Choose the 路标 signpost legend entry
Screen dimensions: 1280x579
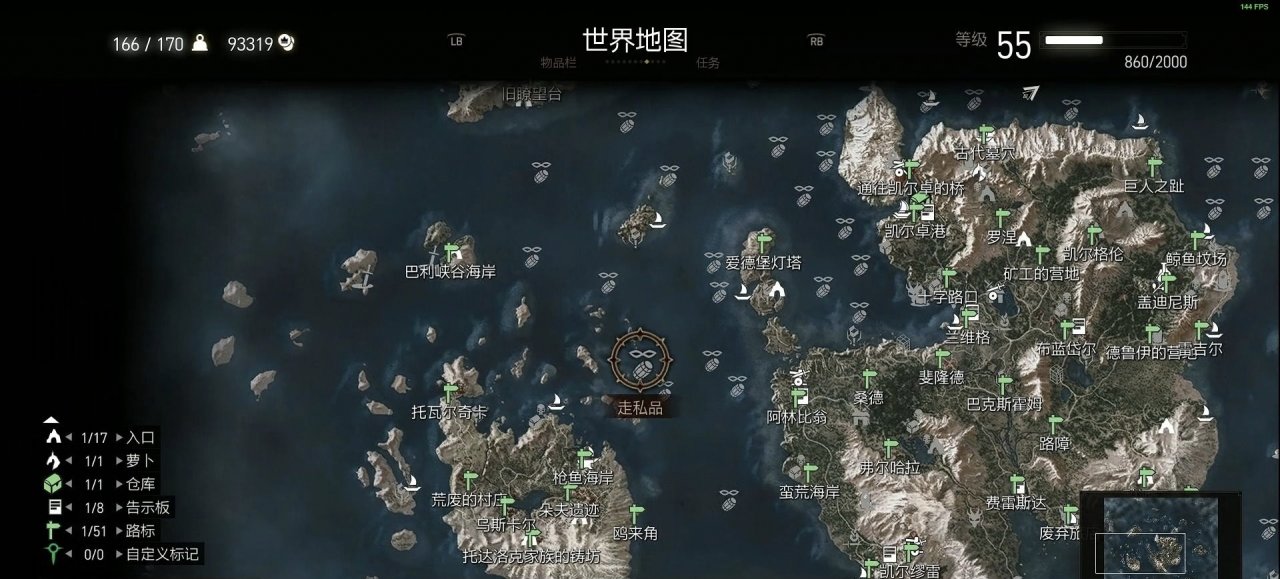(x=139, y=531)
